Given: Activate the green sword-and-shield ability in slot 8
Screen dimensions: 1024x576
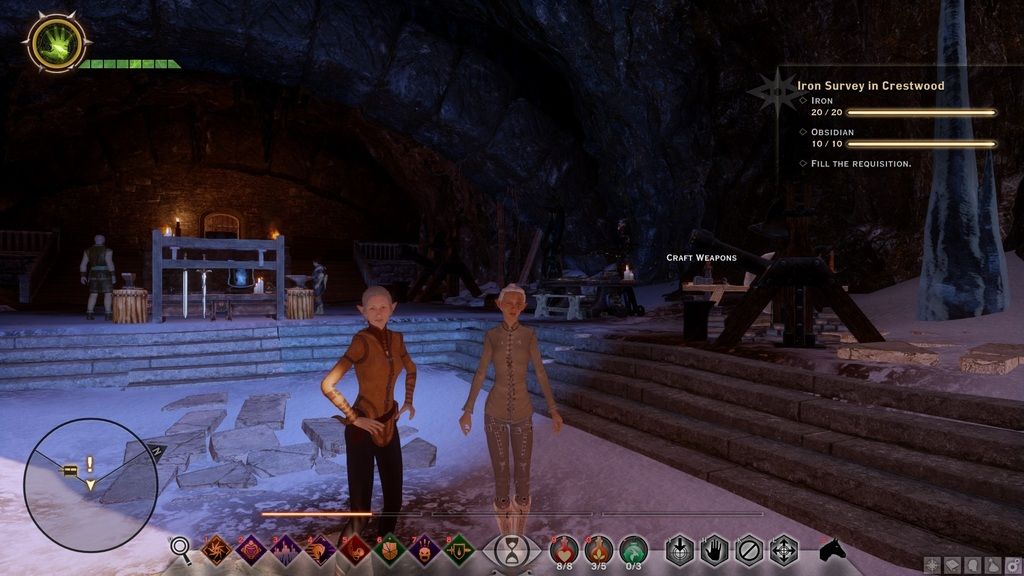Looking at the screenshot, I should tap(459, 549).
